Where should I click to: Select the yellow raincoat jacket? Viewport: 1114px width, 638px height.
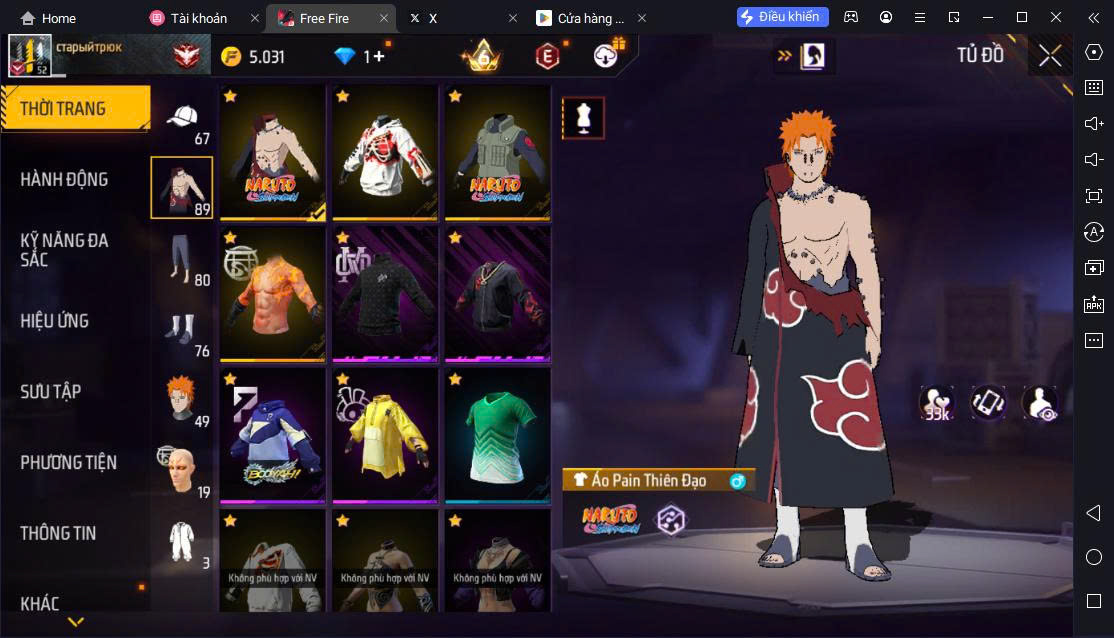[x=385, y=435]
